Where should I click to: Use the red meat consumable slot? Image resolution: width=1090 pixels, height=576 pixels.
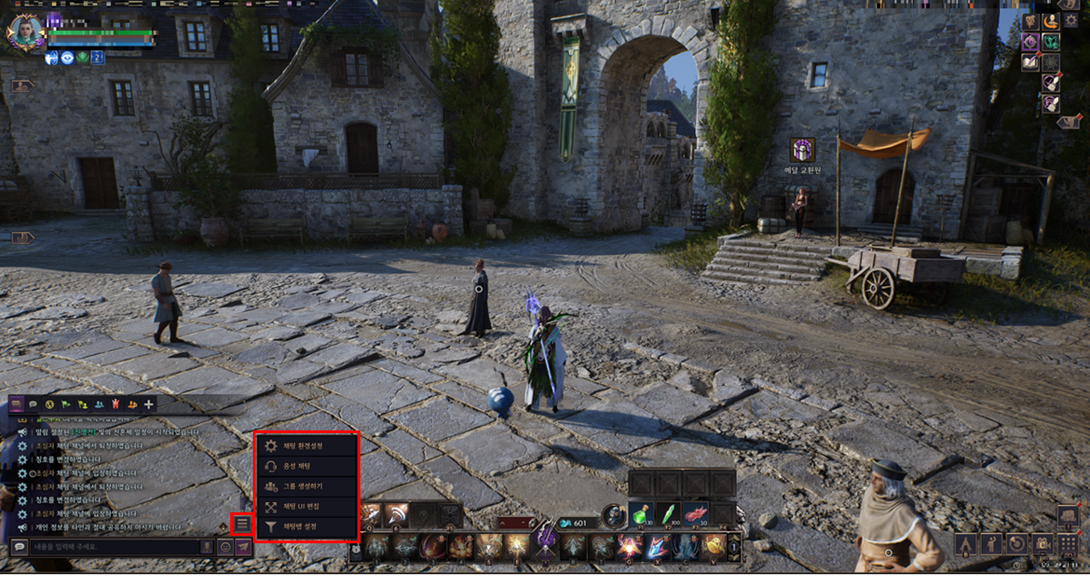click(x=695, y=514)
